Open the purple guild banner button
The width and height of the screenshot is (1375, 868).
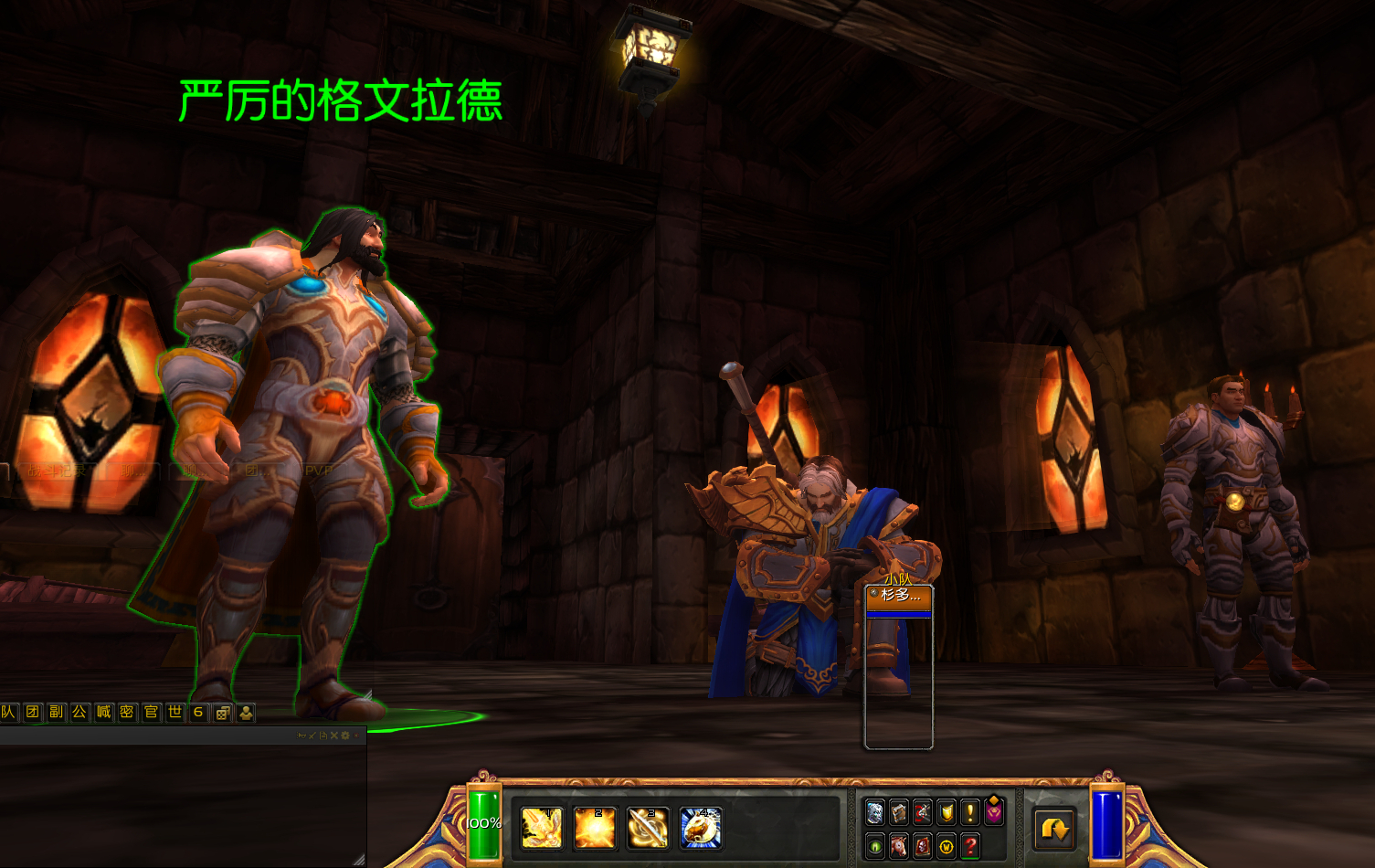pyautogui.click(x=994, y=812)
